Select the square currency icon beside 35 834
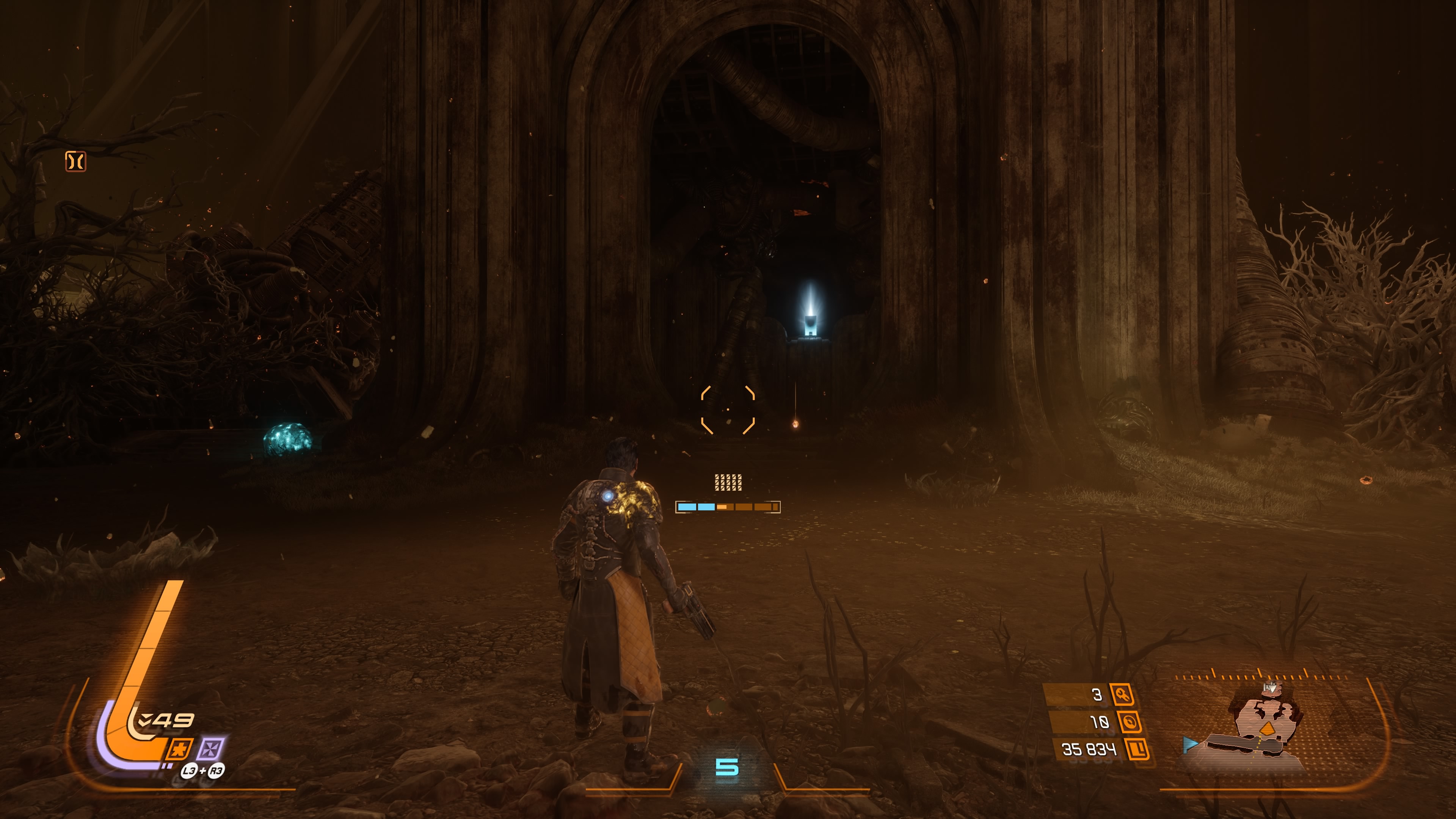The height and width of the screenshot is (819, 1456). (x=1137, y=749)
